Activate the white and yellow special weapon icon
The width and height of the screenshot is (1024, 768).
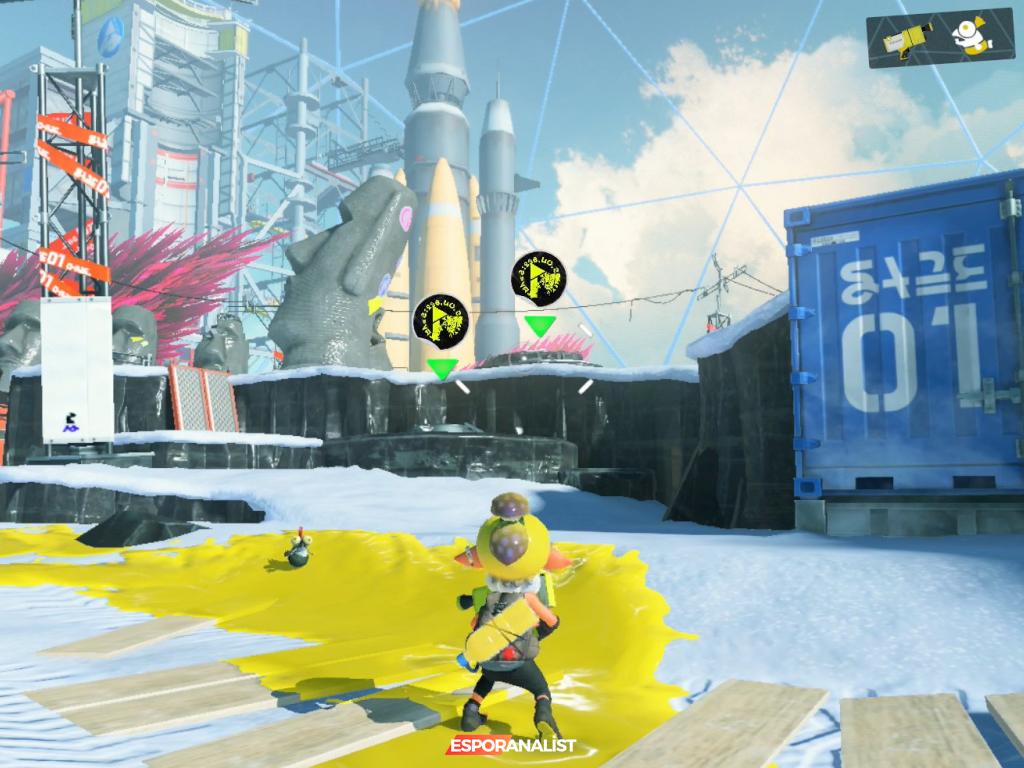pos(969,37)
